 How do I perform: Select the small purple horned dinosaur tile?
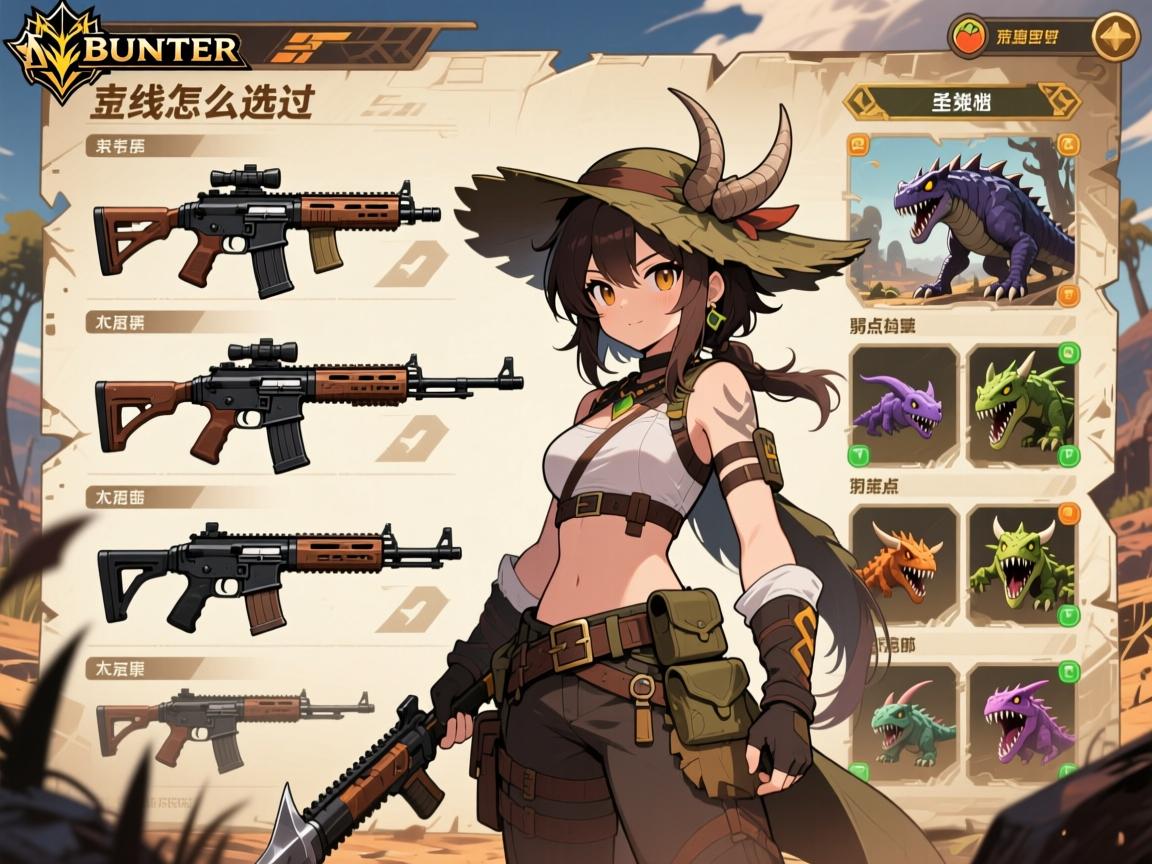coord(903,405)
